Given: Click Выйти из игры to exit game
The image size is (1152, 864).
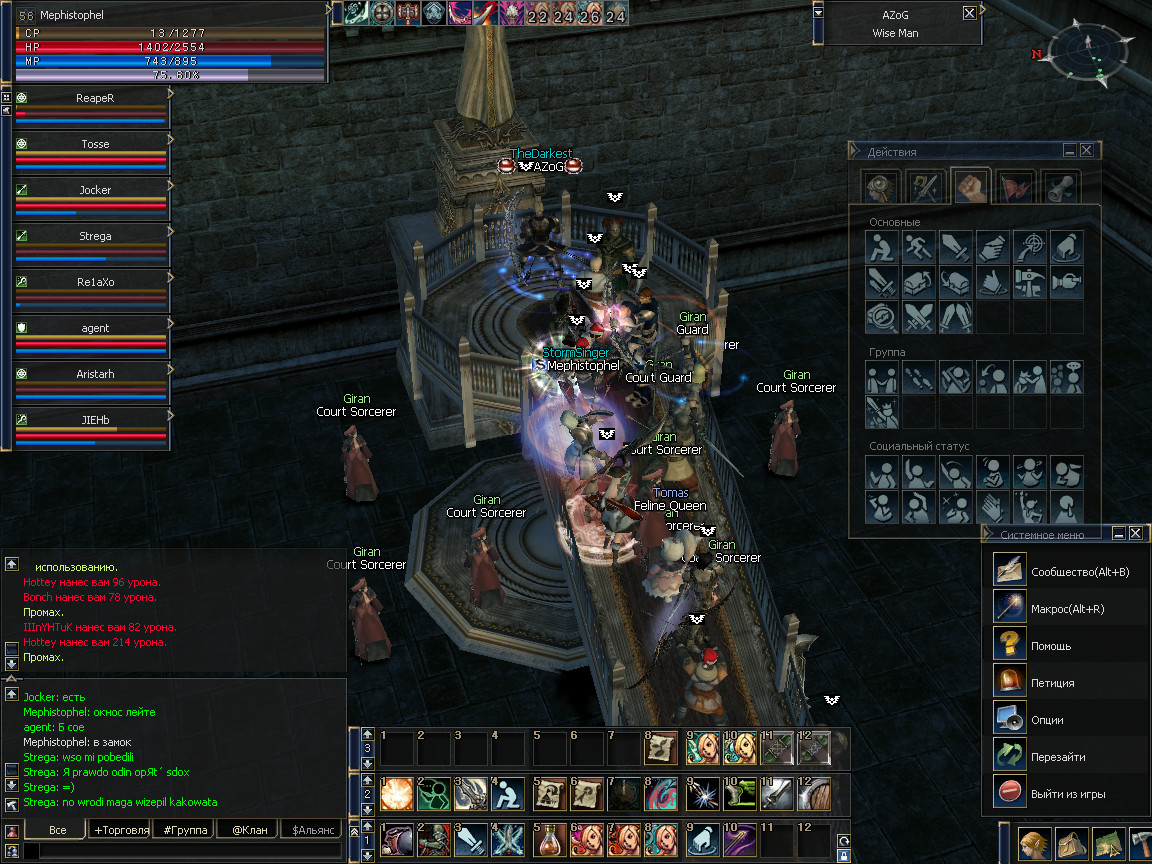Looking at the screenshot, I should (x=1067, y=794).
